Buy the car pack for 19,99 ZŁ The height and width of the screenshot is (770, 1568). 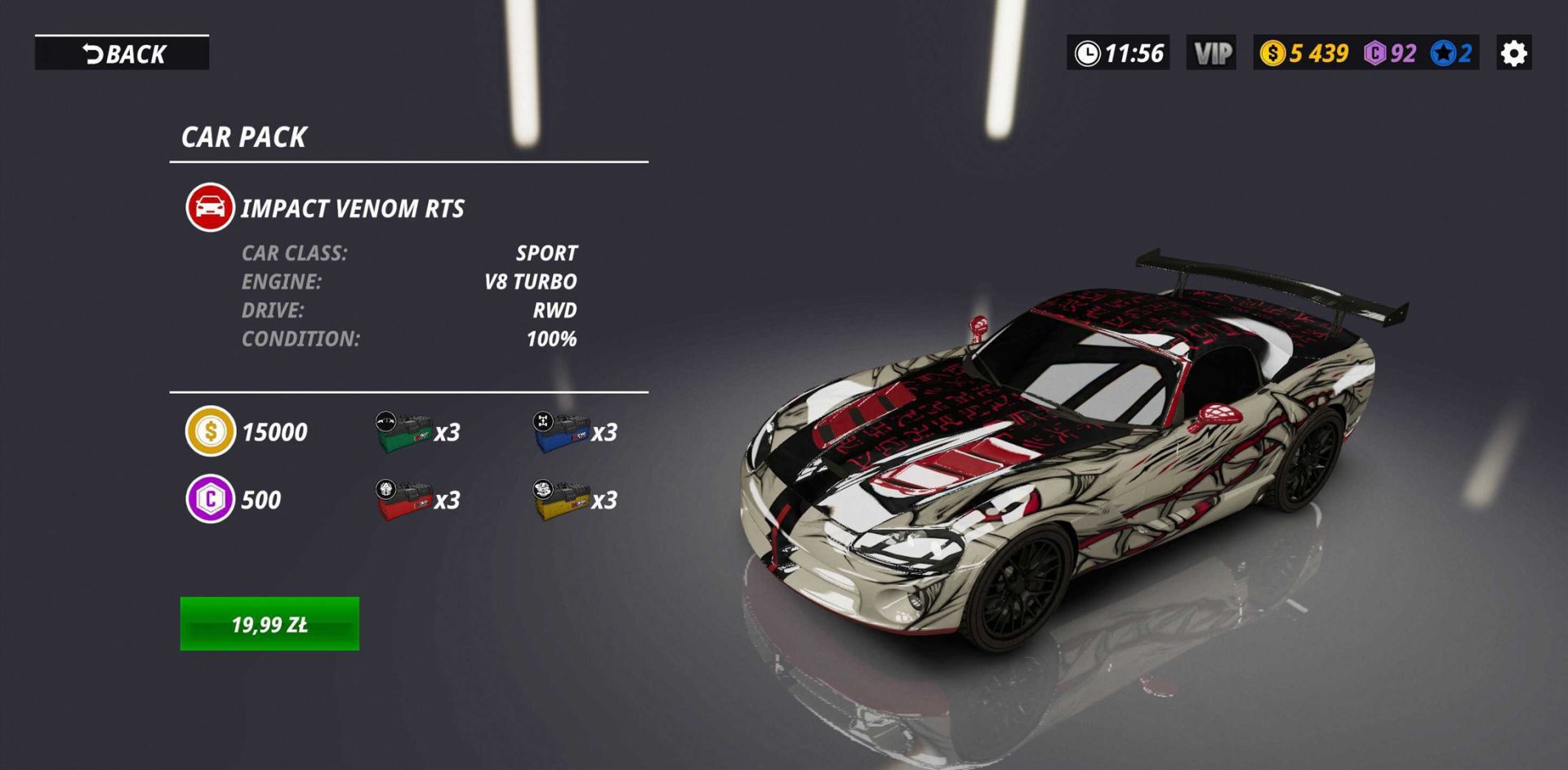[x=269, y=624]
